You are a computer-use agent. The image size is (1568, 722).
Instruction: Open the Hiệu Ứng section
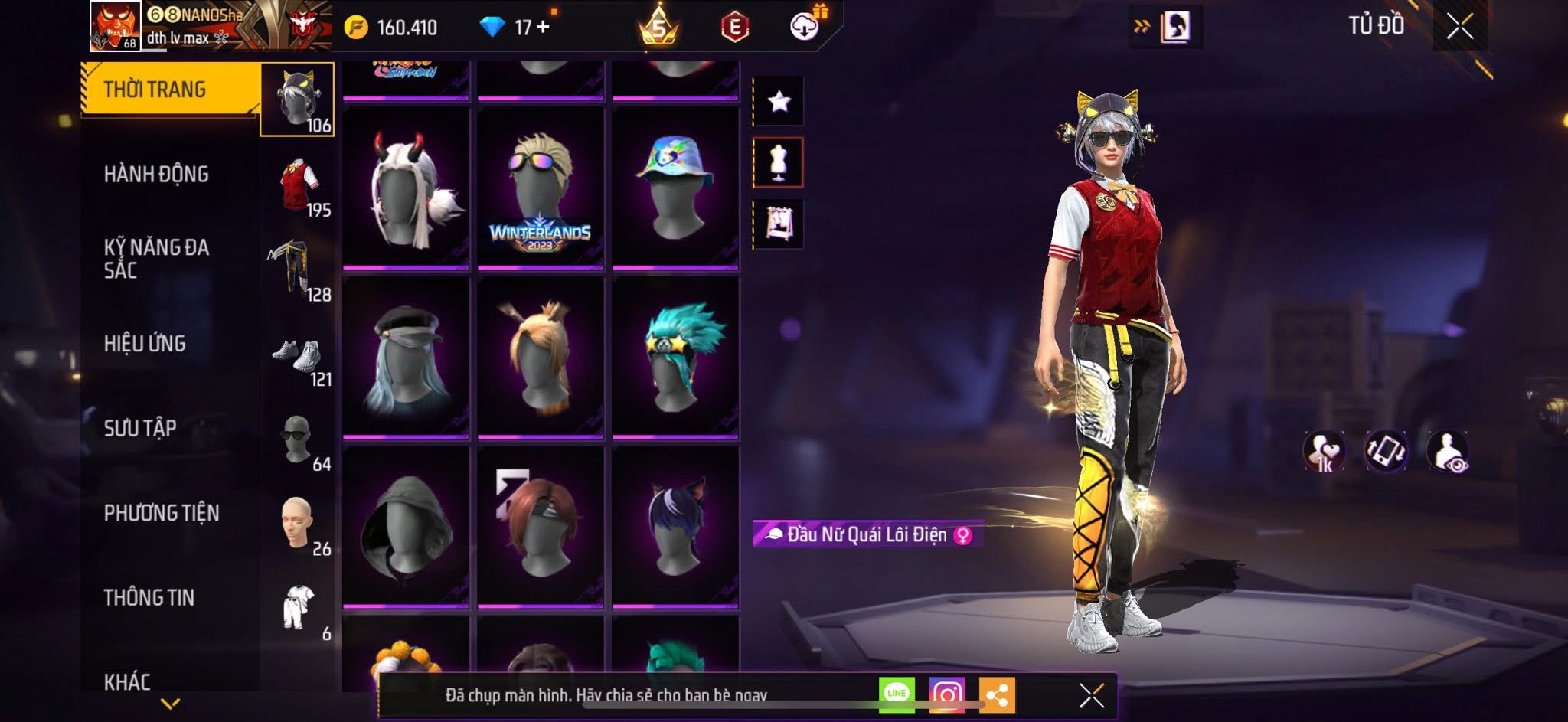145,344
